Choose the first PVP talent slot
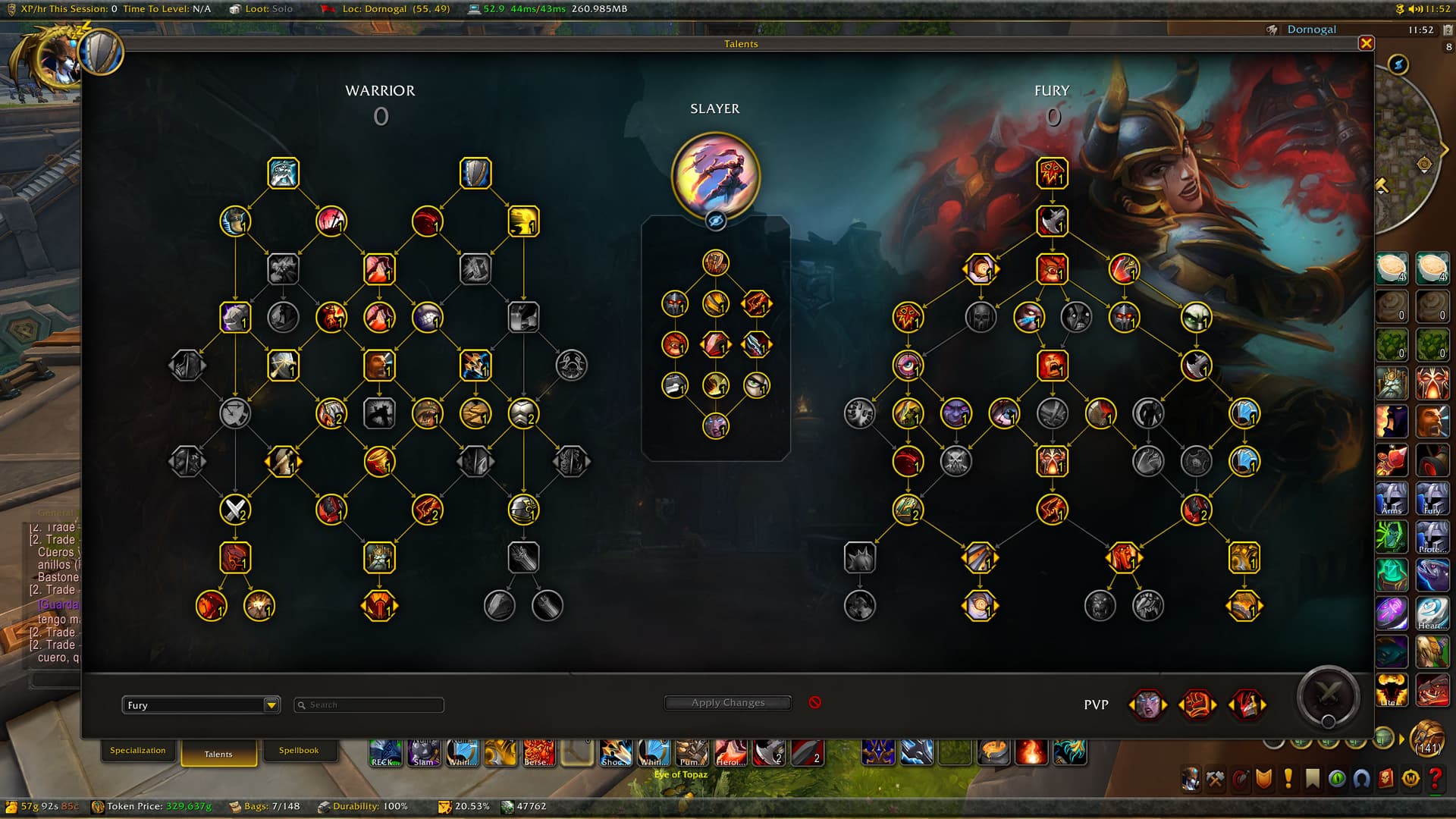1456x819 pixels. [1147, 705]
